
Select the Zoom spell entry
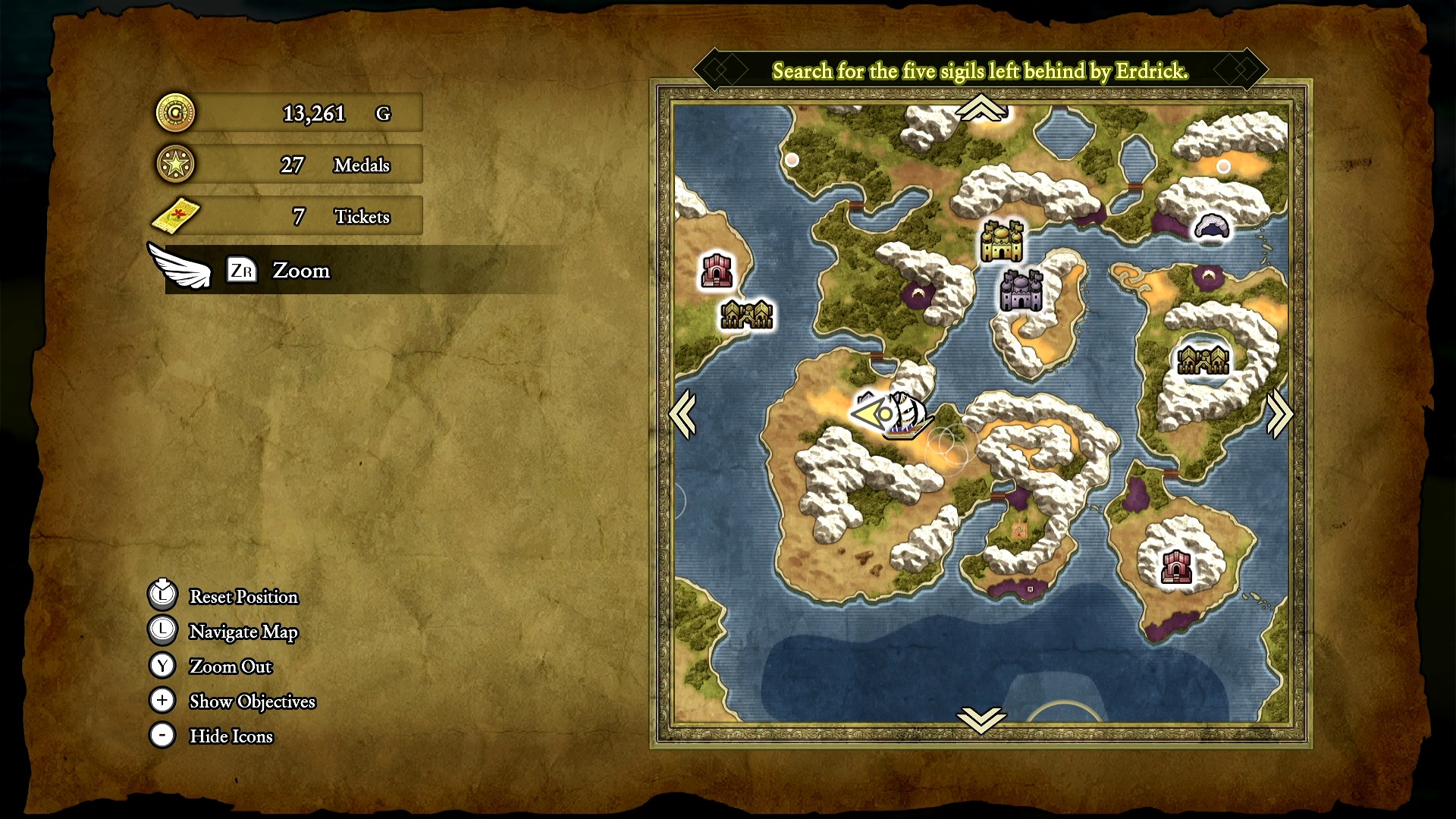(301, 271)
